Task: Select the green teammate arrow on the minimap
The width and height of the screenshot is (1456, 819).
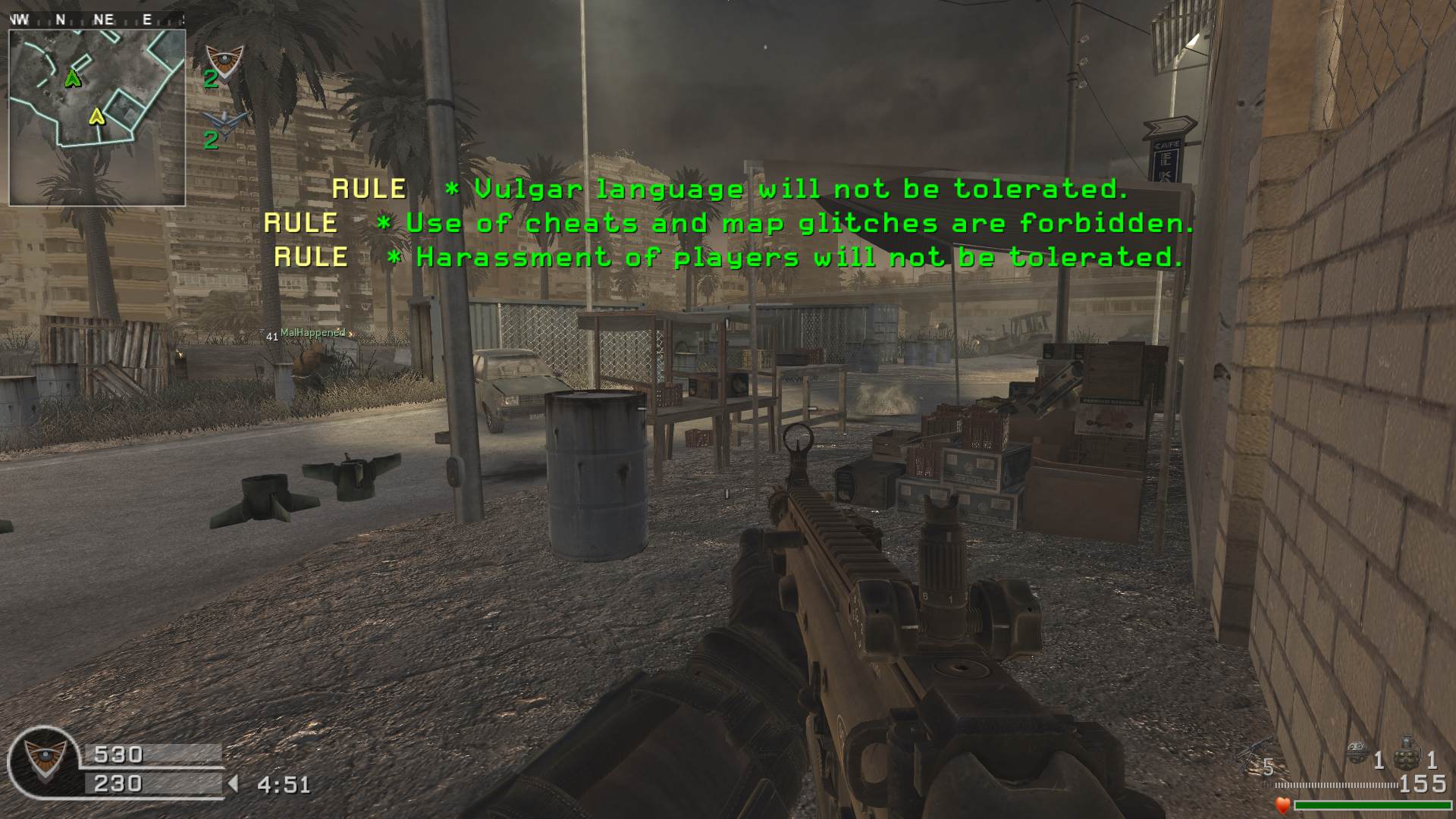Action: (73, 77)
